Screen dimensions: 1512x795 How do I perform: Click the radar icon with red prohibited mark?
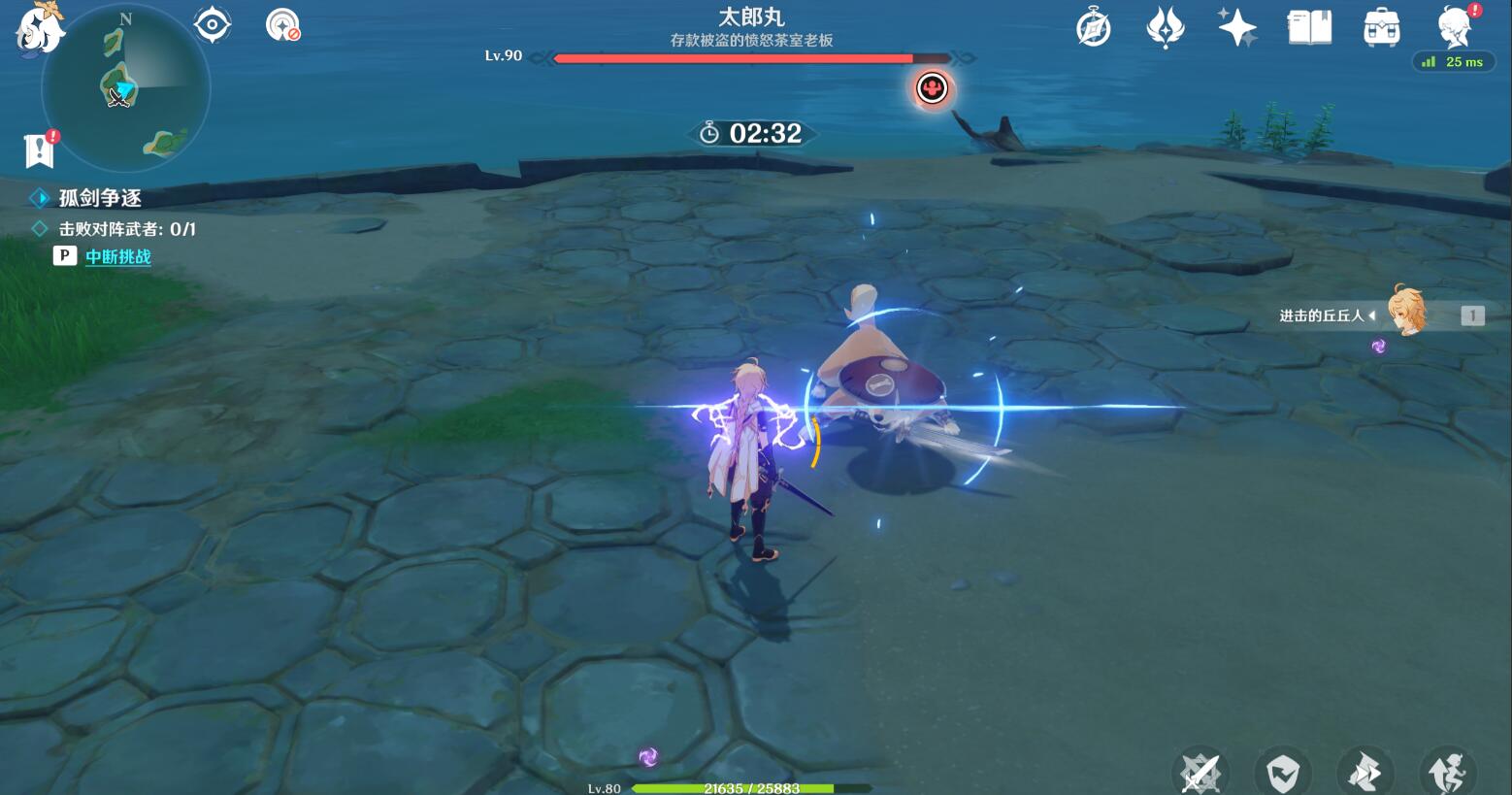282,25
